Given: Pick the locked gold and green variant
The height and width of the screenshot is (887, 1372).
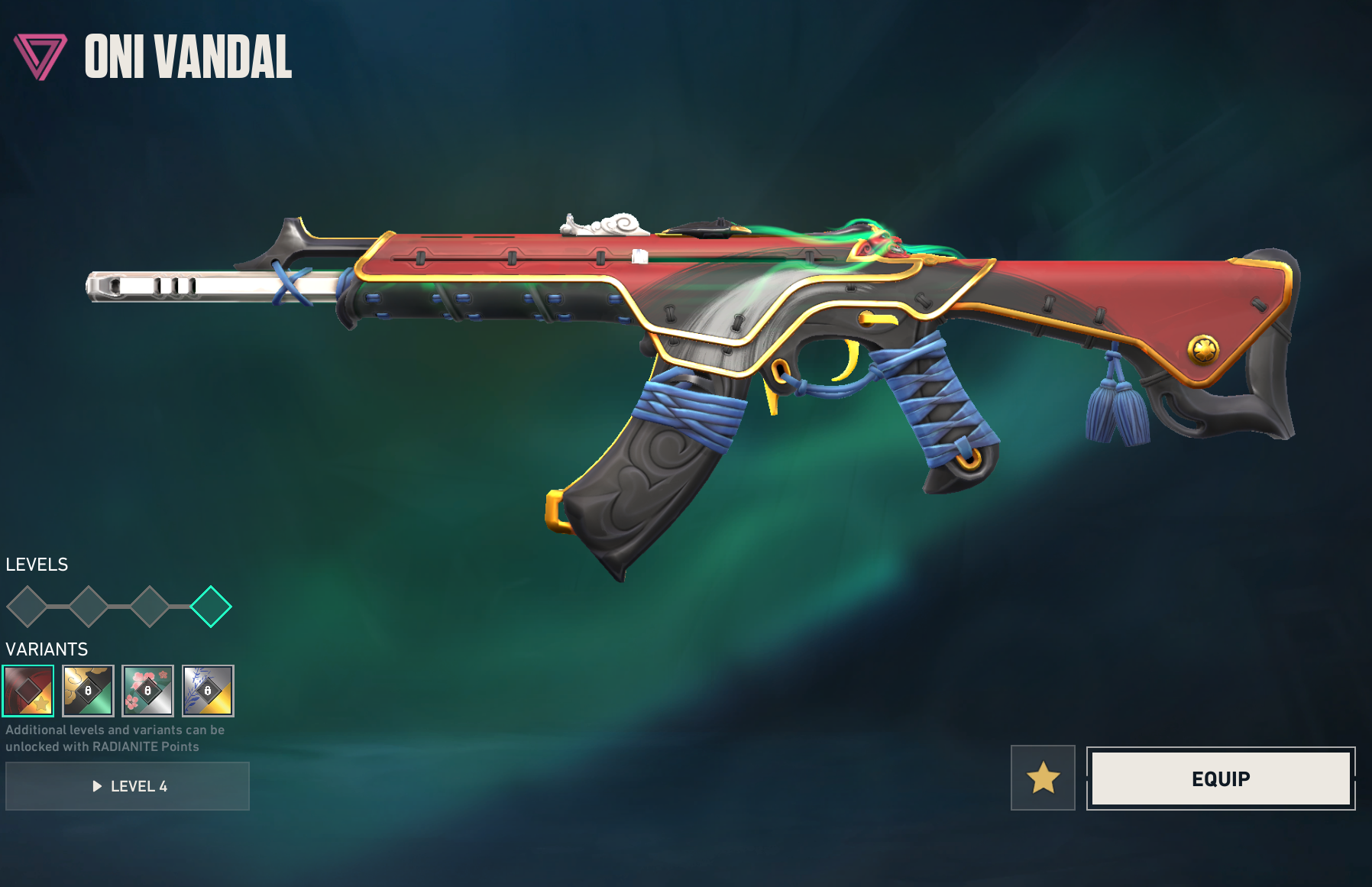Looking at the screenshot, I should click(x=88, y=691).
